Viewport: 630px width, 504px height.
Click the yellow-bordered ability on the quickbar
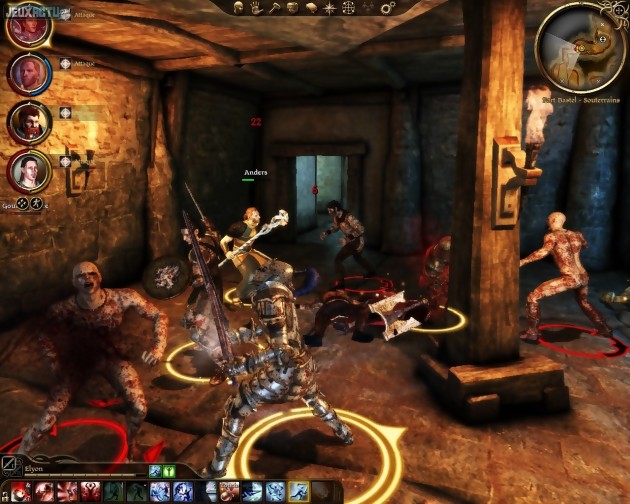click(x=299, y=491)
